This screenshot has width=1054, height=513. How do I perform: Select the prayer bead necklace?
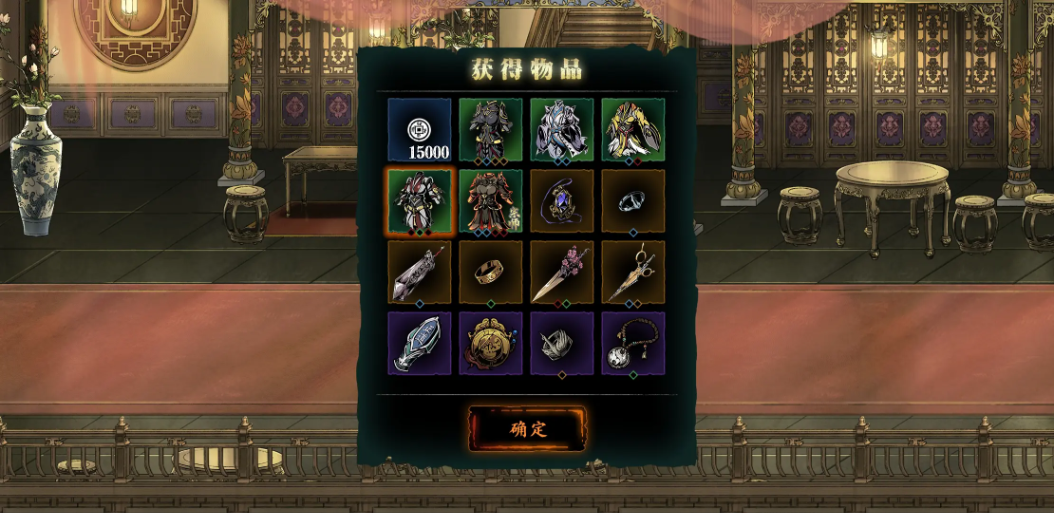(632, 343)
